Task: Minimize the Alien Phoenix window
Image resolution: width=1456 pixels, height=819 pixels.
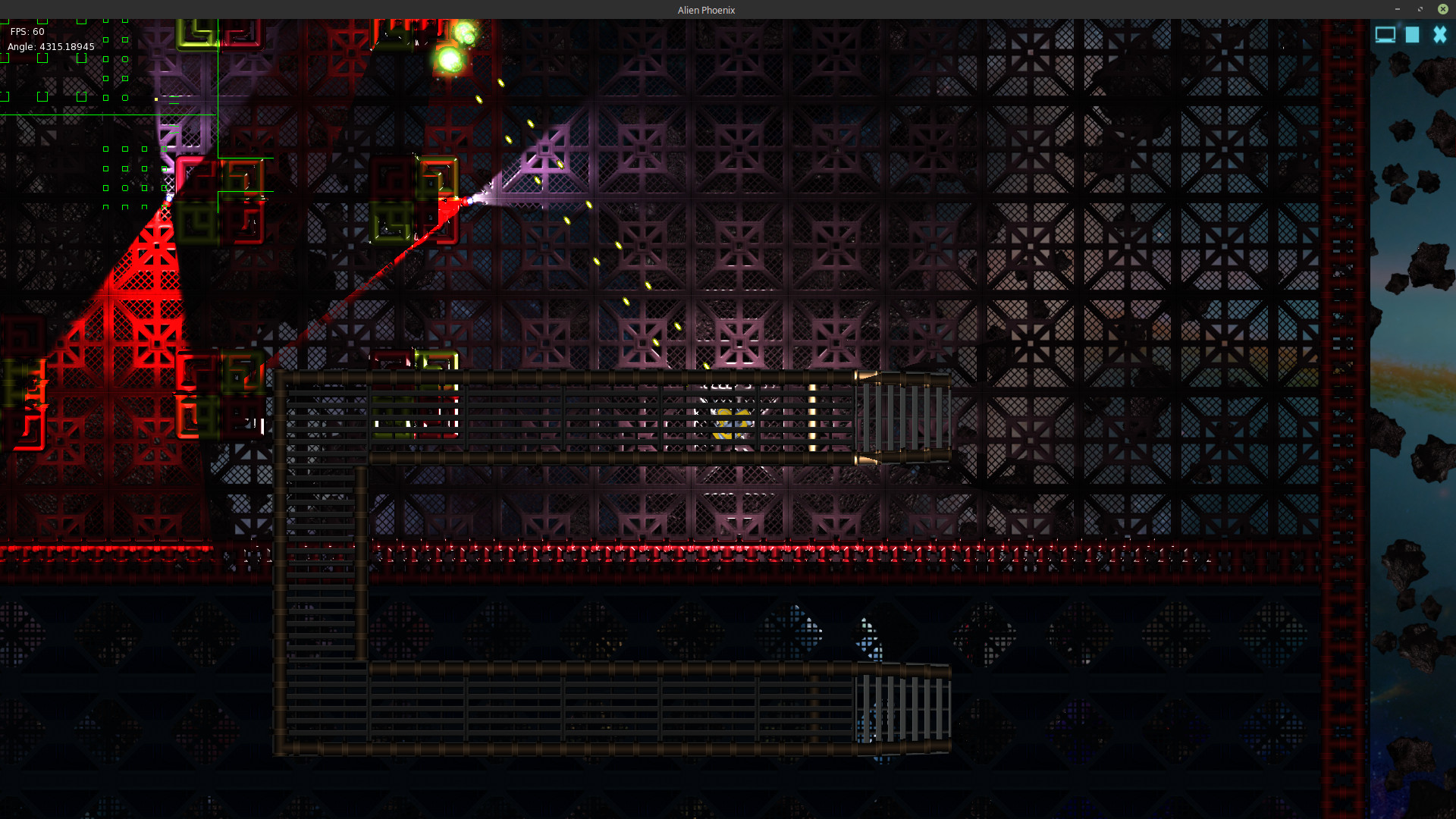Action: click(x=1397, y=9)
